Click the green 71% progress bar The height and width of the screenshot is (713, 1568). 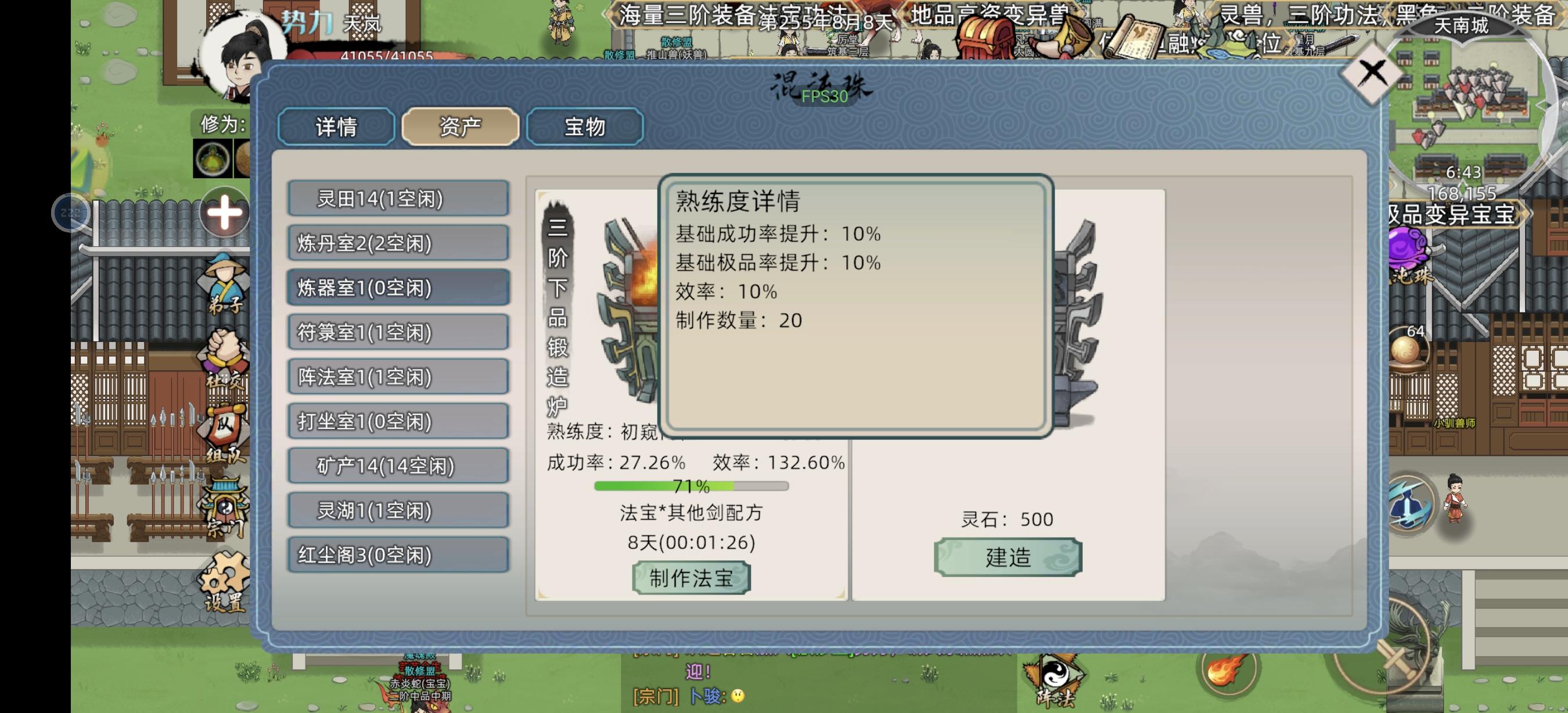point(691,486)
